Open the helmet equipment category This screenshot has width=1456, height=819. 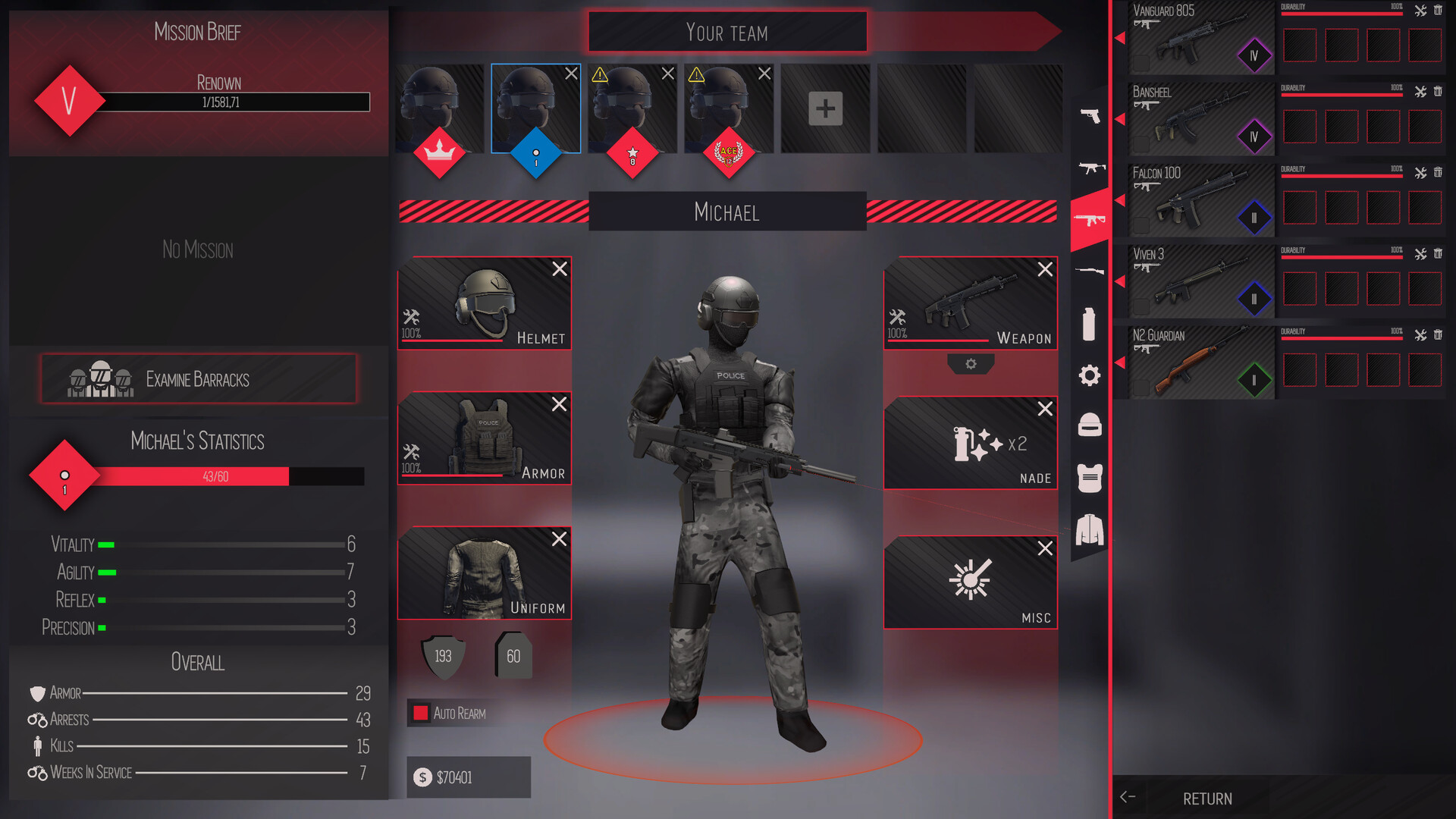coord(1090,425)
